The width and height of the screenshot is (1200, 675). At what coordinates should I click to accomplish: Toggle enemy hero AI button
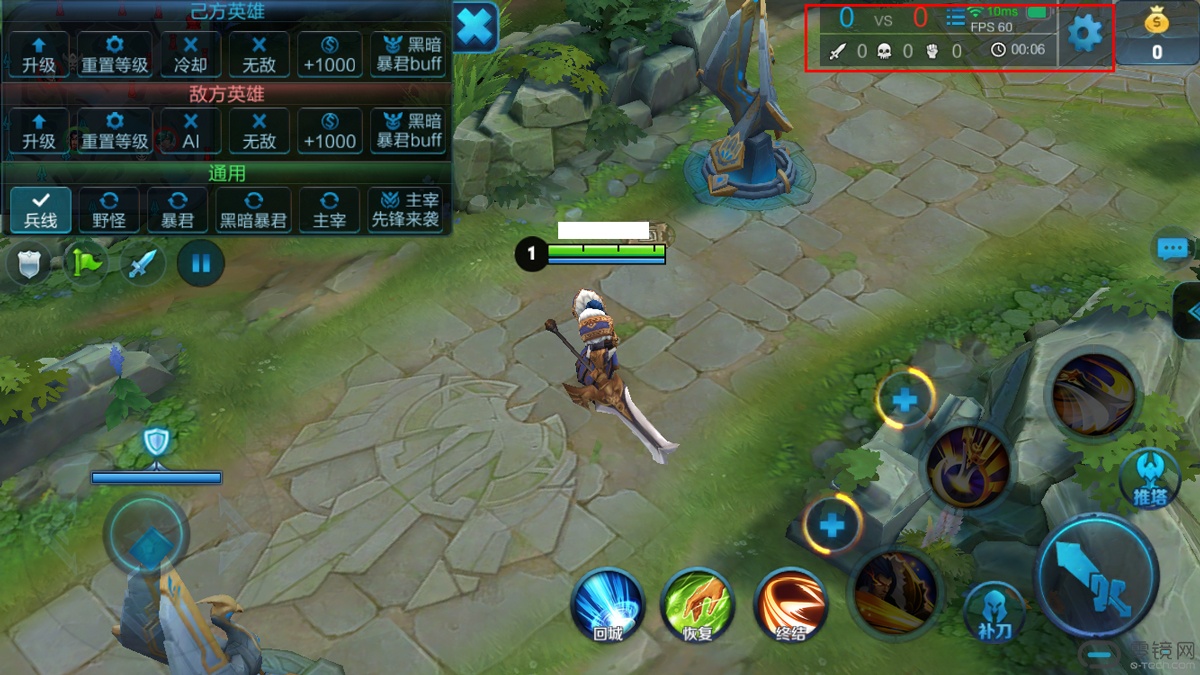(x=191, y=131)
